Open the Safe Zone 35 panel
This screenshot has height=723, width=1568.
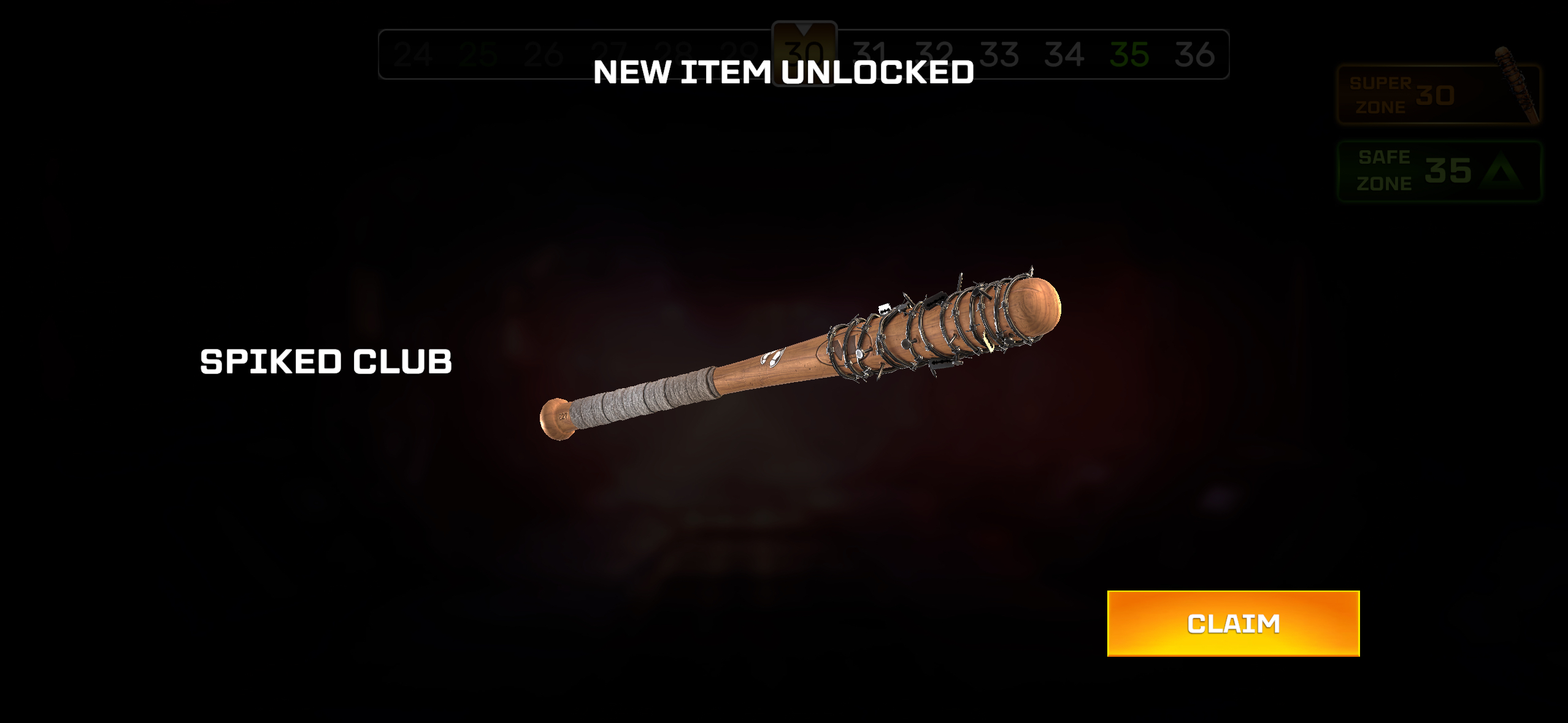(1438, 171)
